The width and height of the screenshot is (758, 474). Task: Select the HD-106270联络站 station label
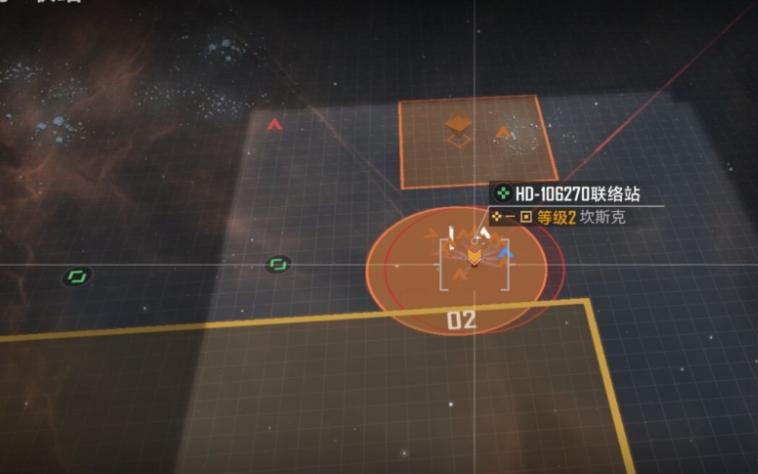[574, 194]
